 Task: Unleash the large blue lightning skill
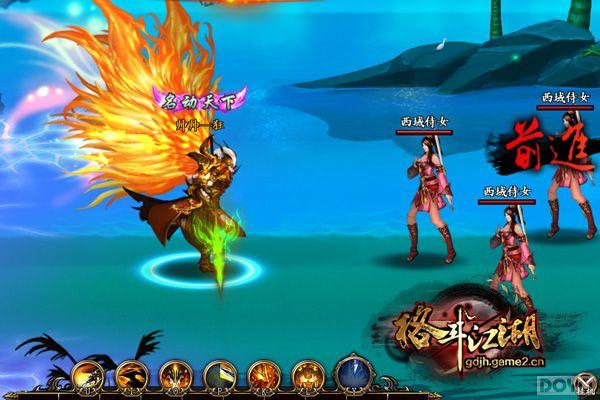point(354,372)
